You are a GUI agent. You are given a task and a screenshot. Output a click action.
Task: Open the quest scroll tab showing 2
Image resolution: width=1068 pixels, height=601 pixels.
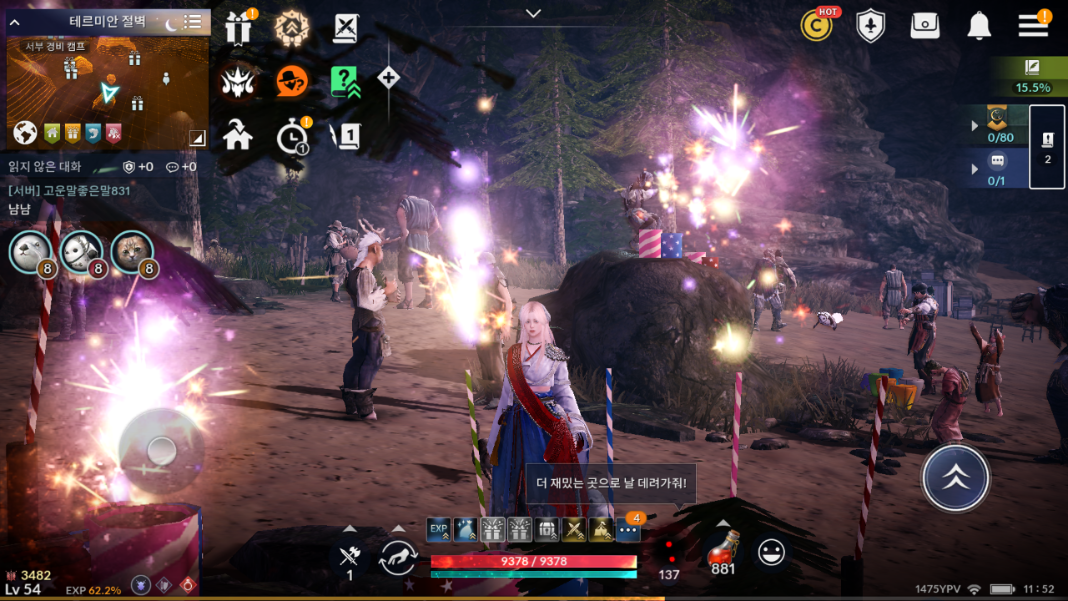[x=1047, y=146]
